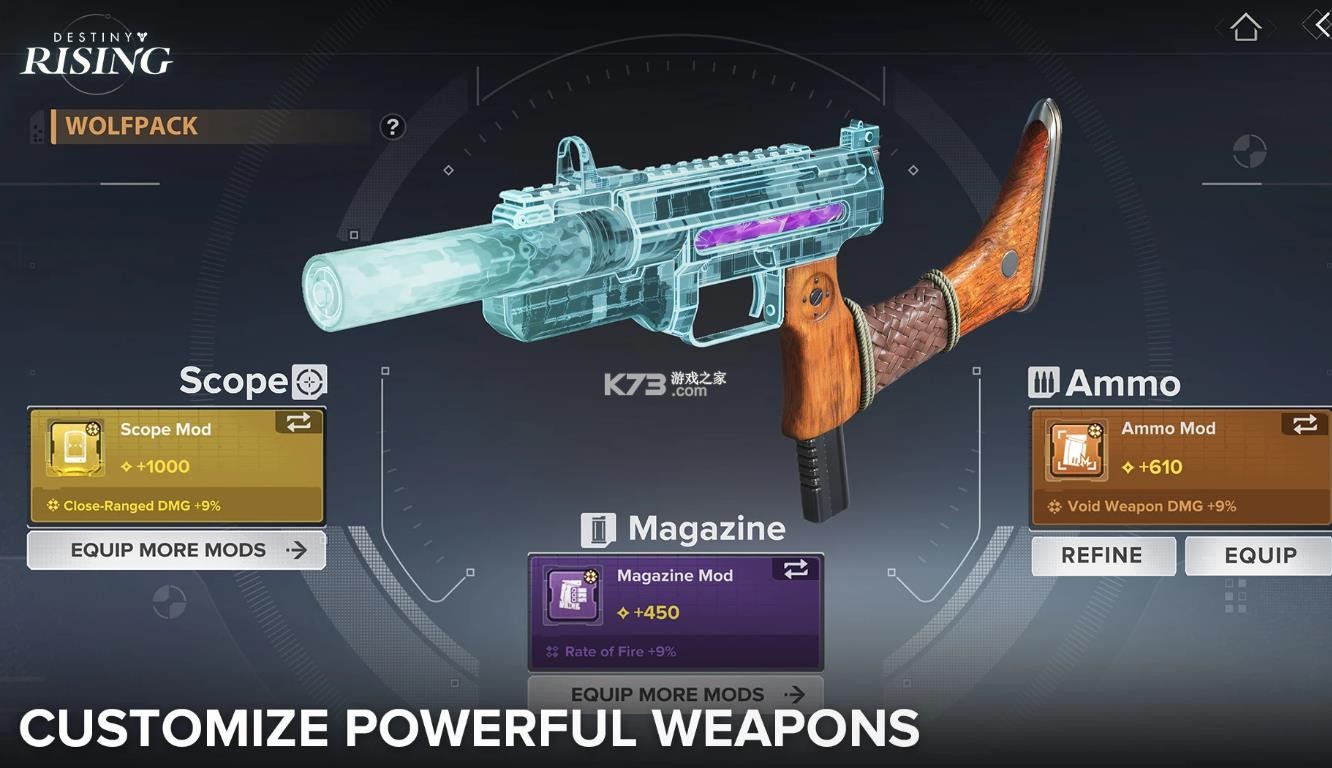This screenshot has width=1332, height=768.
Task: Click Equip More Mods under Magazine
Action: pyautogui.click(x=675, y=694)
